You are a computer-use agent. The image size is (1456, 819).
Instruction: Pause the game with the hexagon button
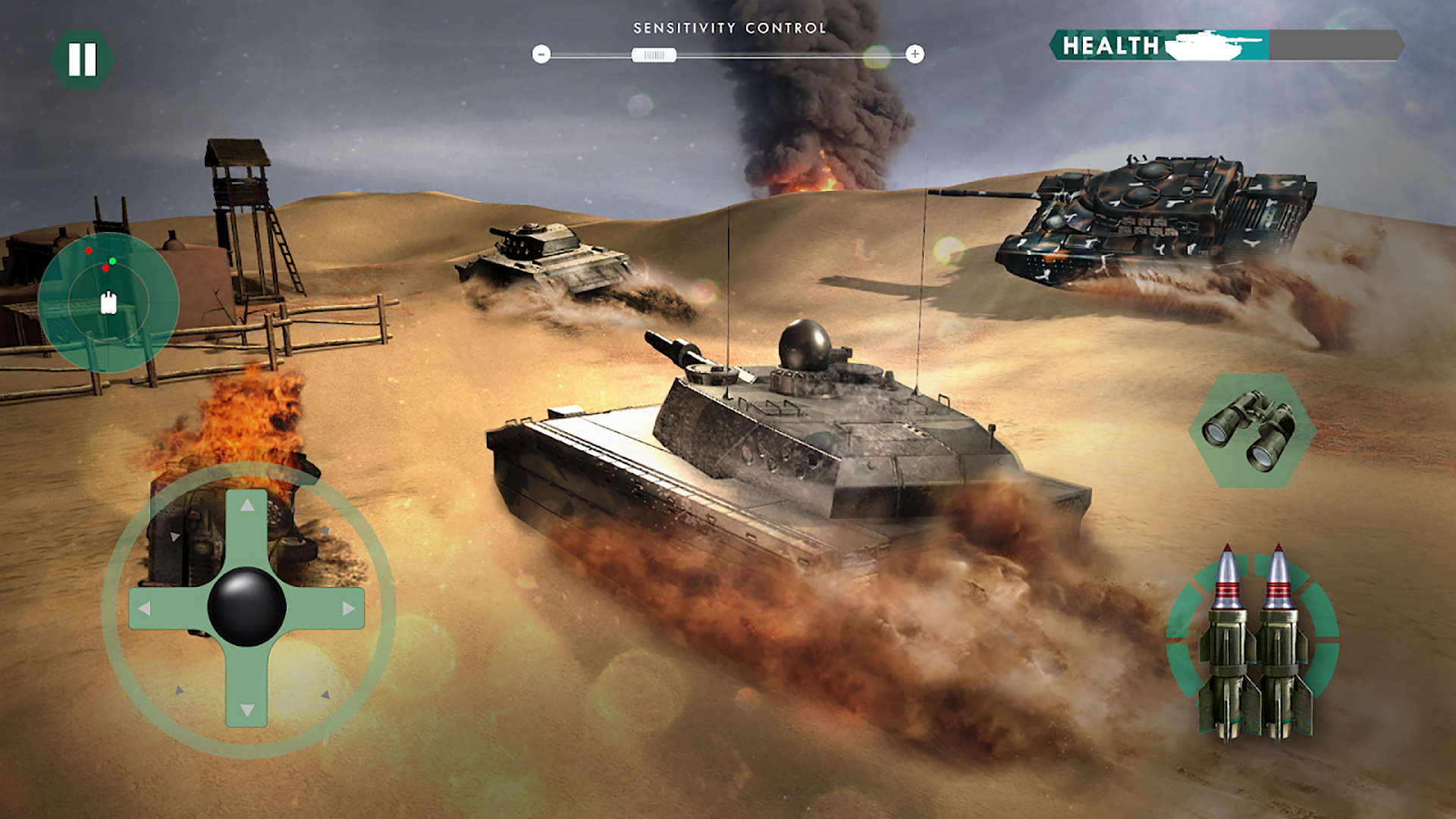[x=82, y=59]
